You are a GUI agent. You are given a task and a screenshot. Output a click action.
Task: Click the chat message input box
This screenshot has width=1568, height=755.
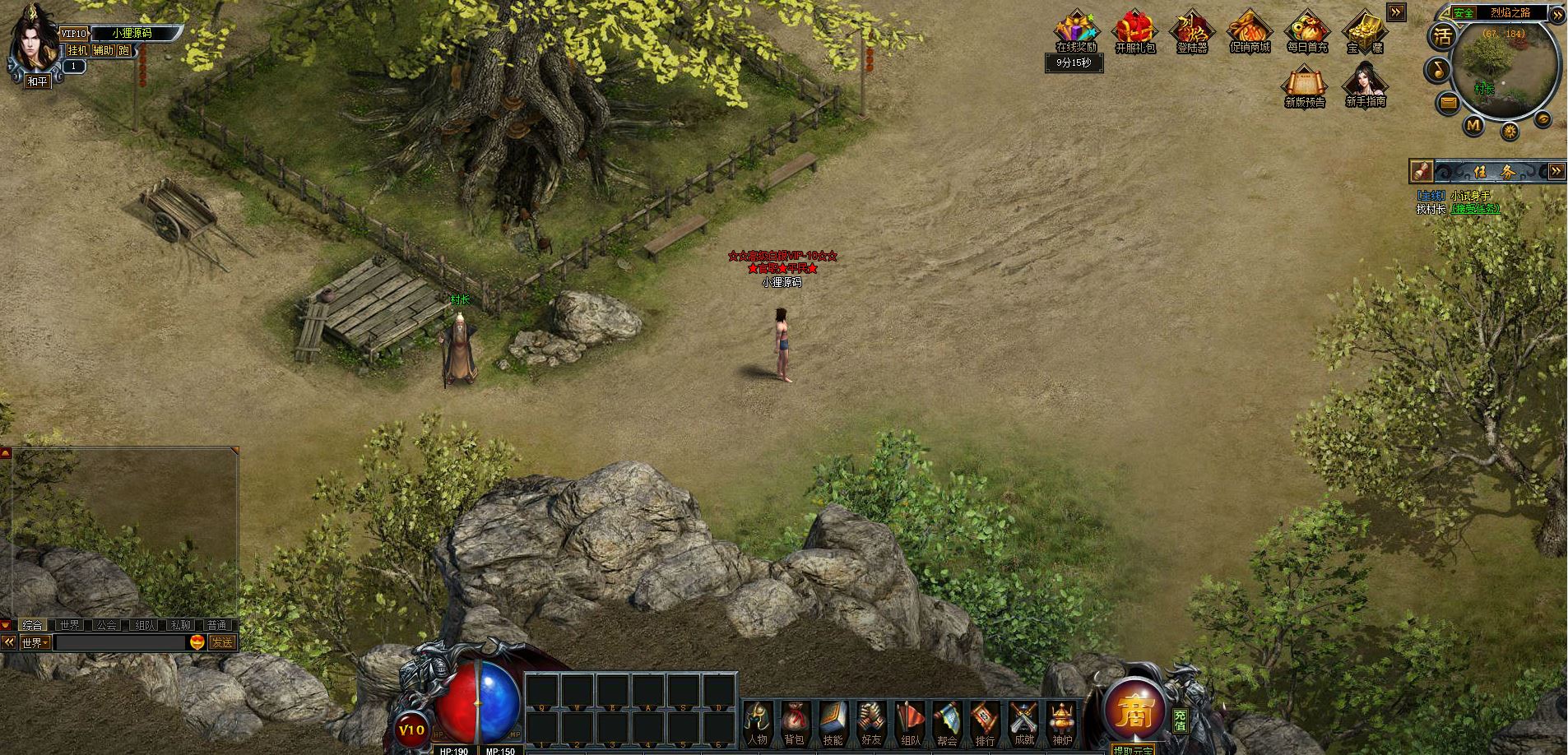[x=120, y=642]
